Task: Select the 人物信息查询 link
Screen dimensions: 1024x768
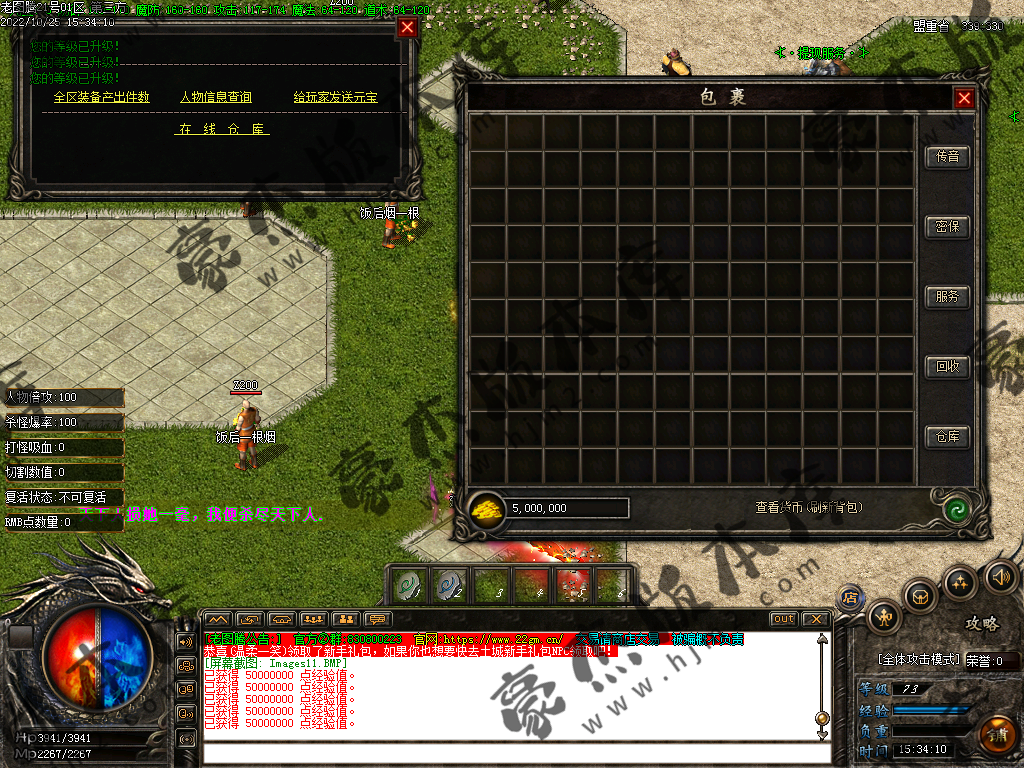Action: pos(215,97)
